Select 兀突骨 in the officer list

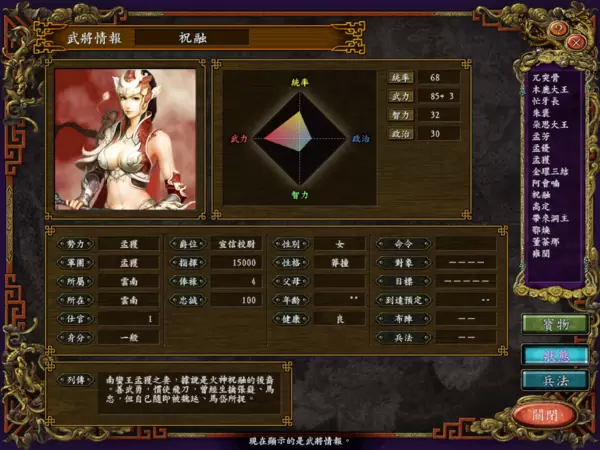[x=543, y=77]
